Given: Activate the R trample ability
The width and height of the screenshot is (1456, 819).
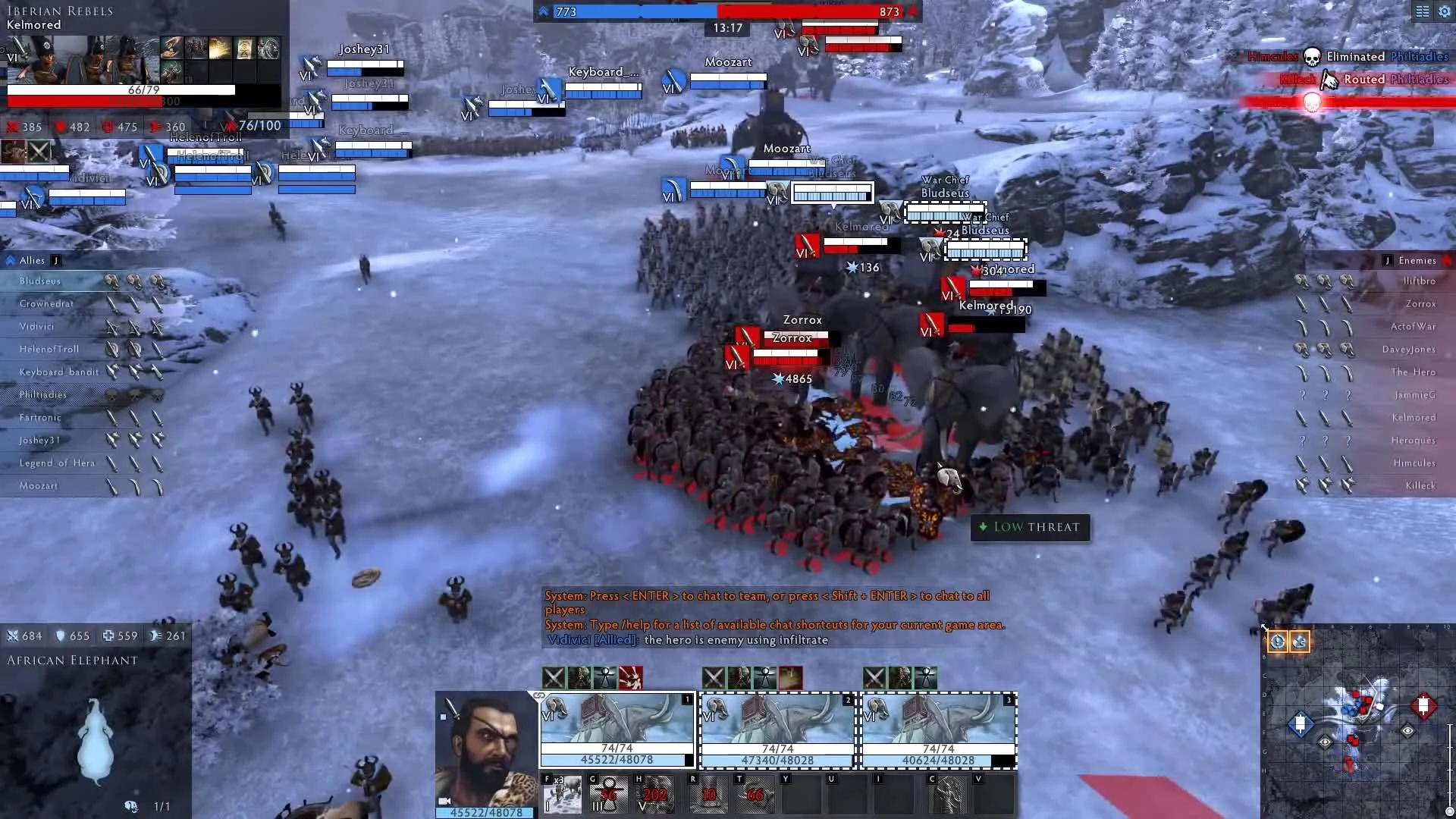Looking at the screenshot, I should (x=708, y=795).
